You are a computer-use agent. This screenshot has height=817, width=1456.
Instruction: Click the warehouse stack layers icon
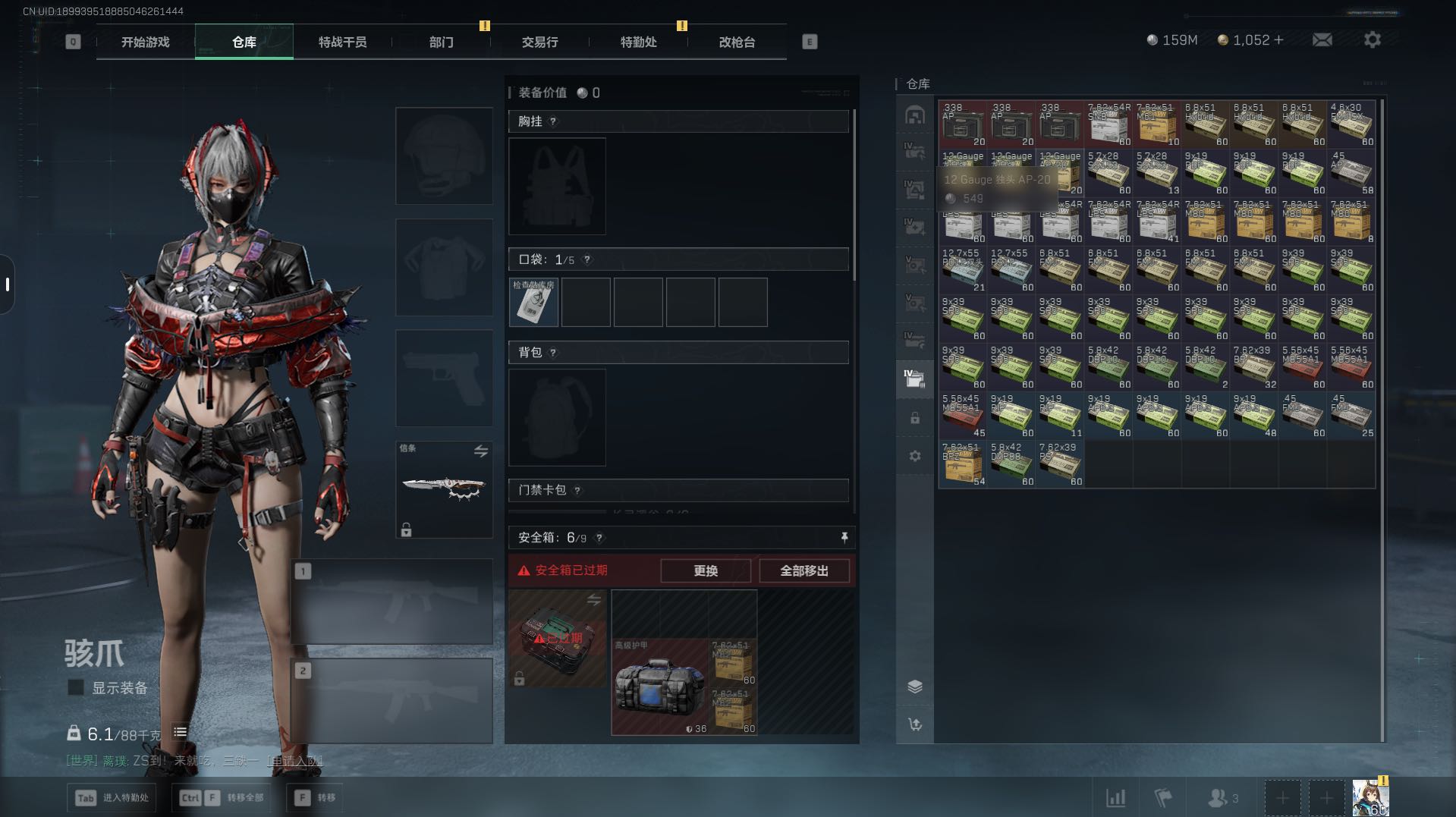tap(914, 687)
